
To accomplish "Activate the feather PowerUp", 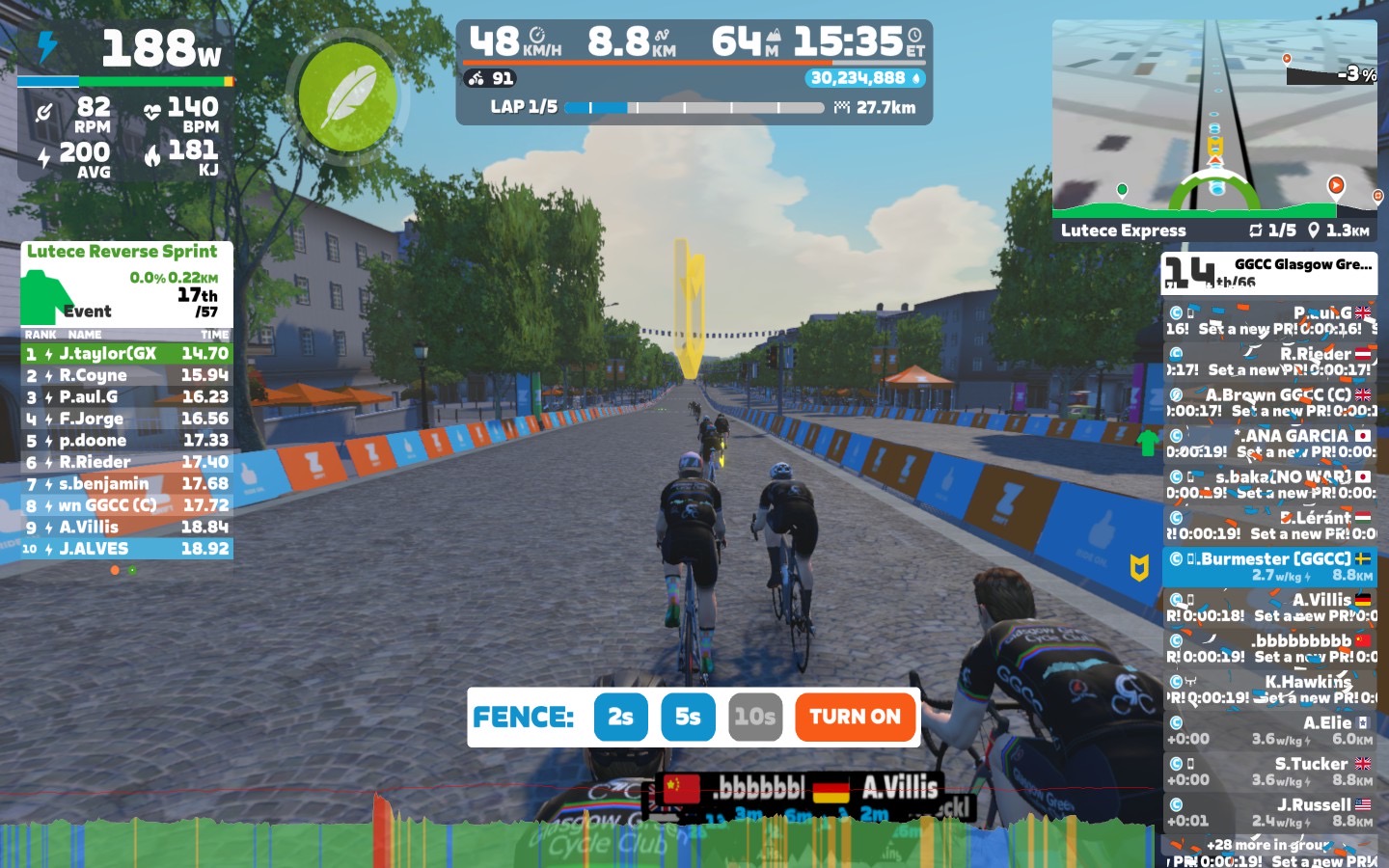I will pos(347,96).
